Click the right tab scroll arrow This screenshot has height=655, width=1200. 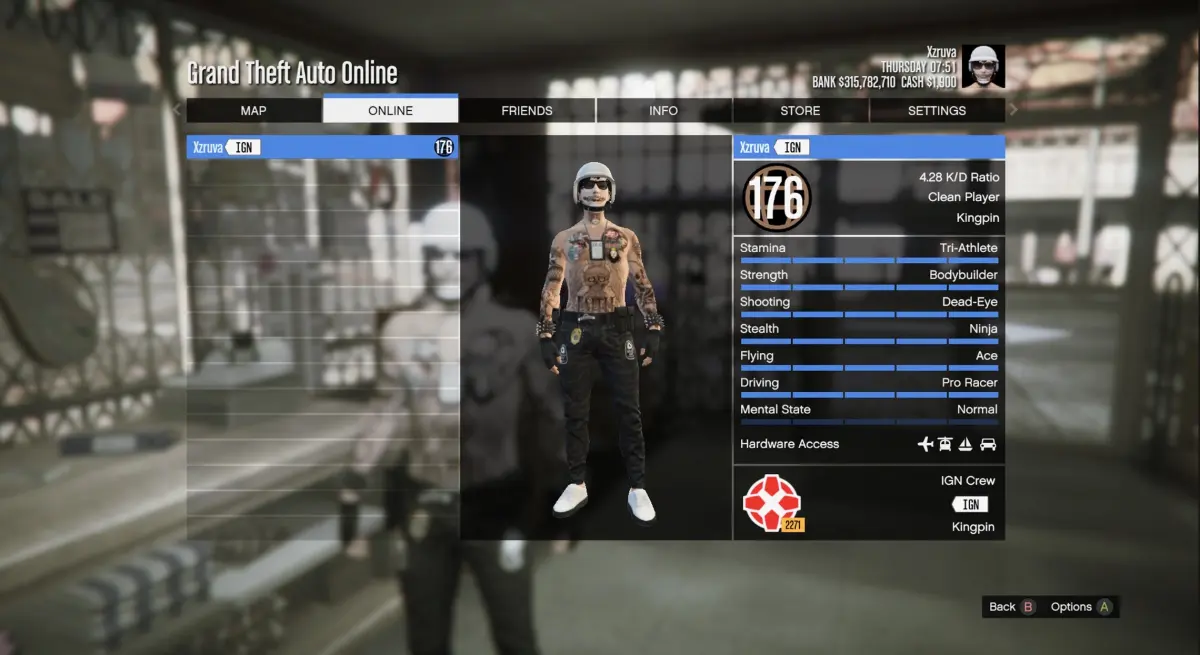1013,110
